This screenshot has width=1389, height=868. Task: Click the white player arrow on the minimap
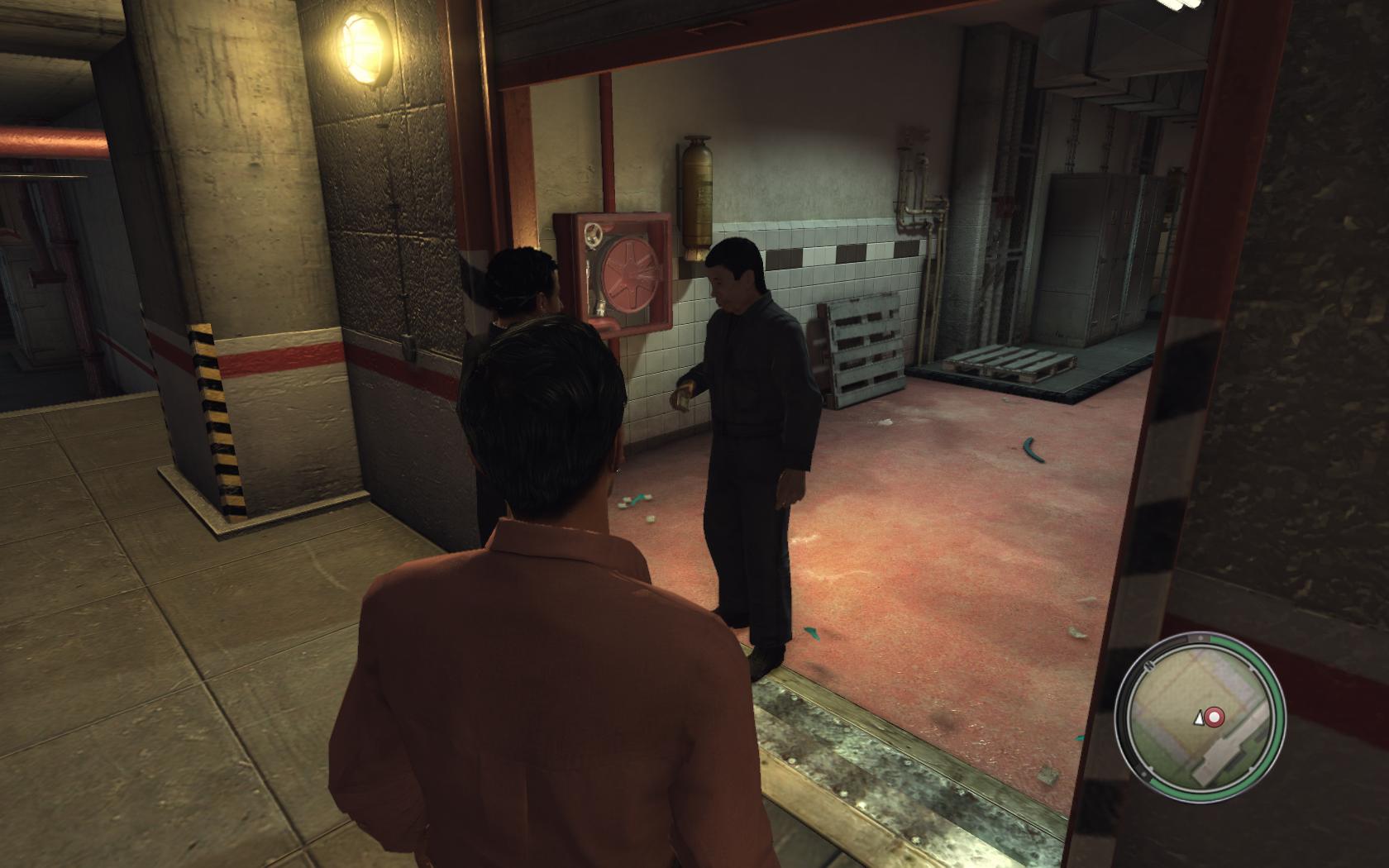pyautogui.click(x=1197, y=719)
